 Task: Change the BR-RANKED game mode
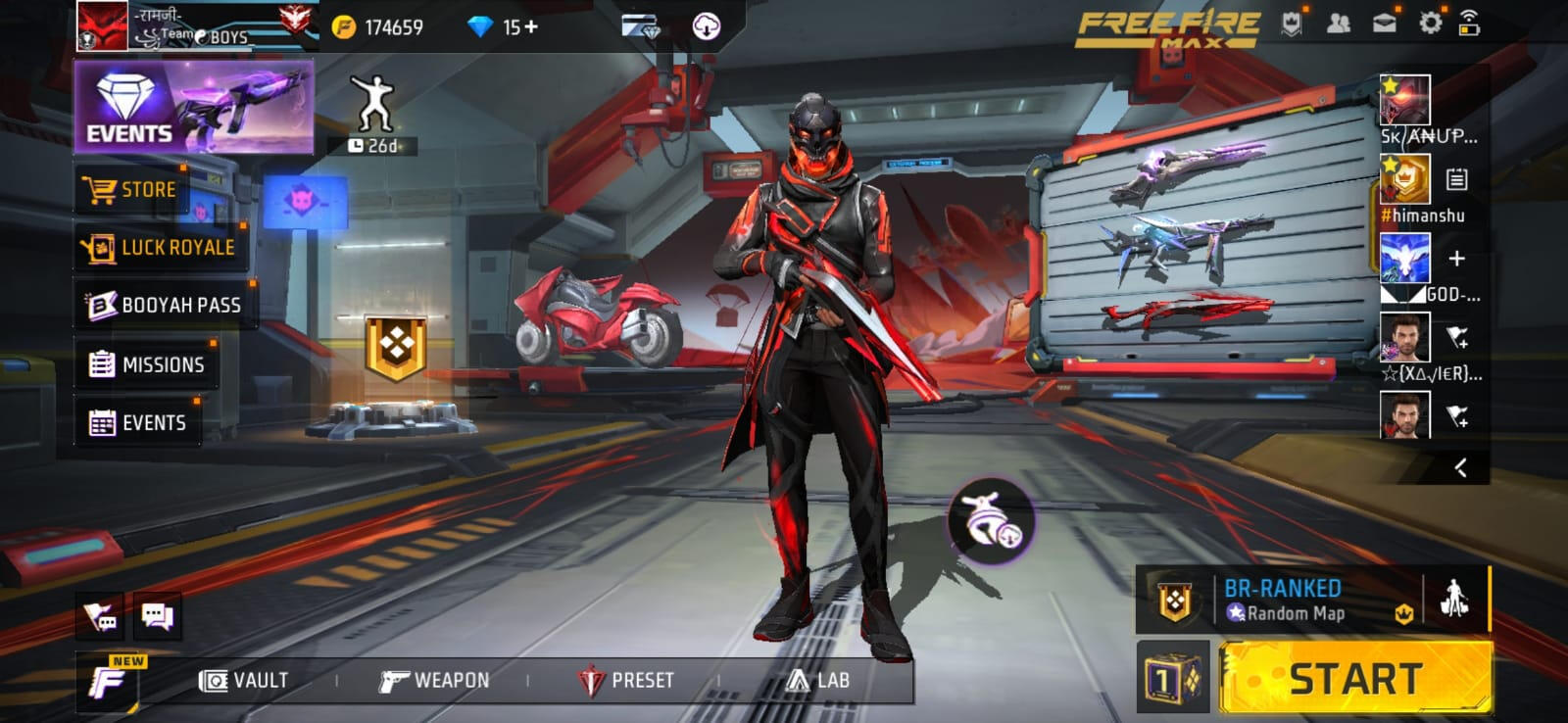pos(1284,600)
